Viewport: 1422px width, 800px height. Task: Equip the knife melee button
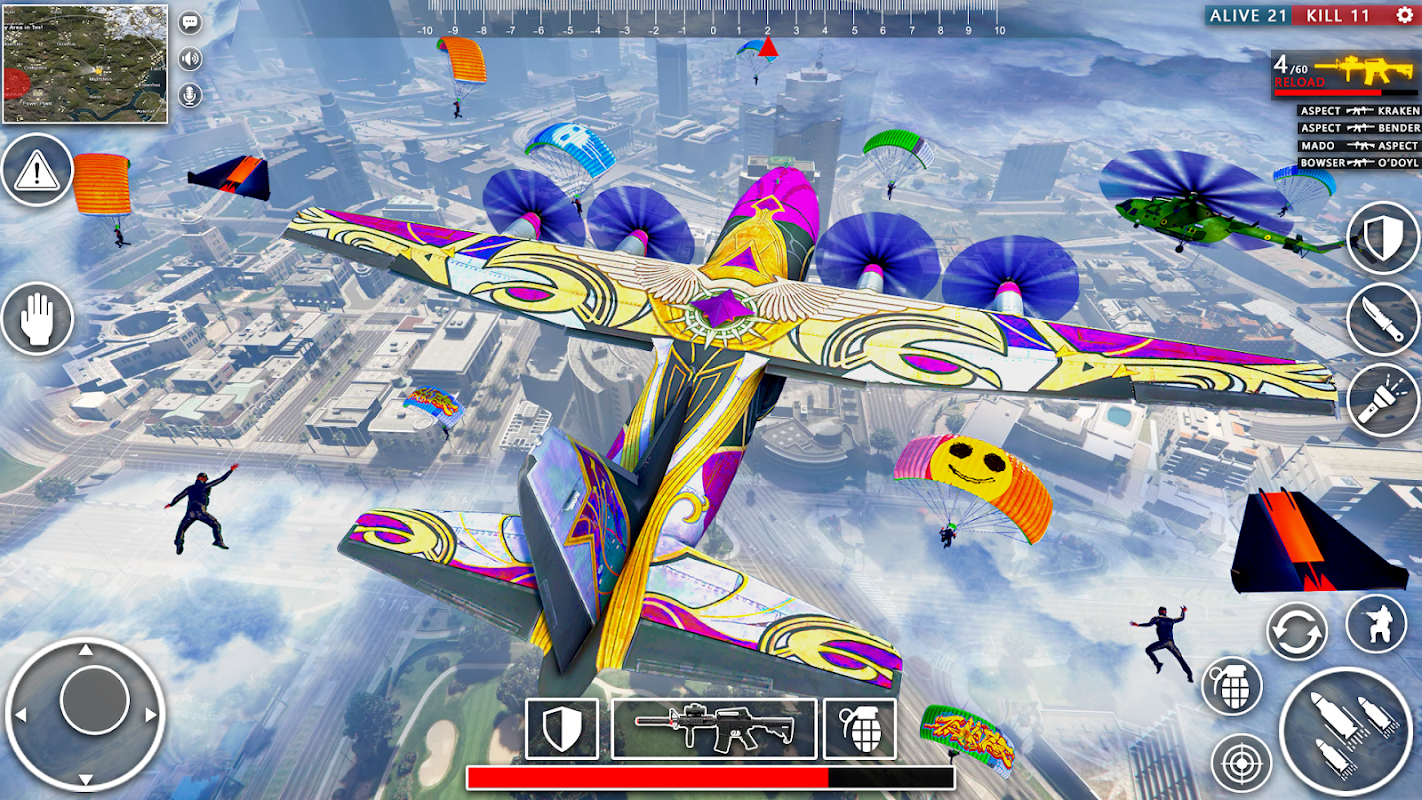(1383, 320)
